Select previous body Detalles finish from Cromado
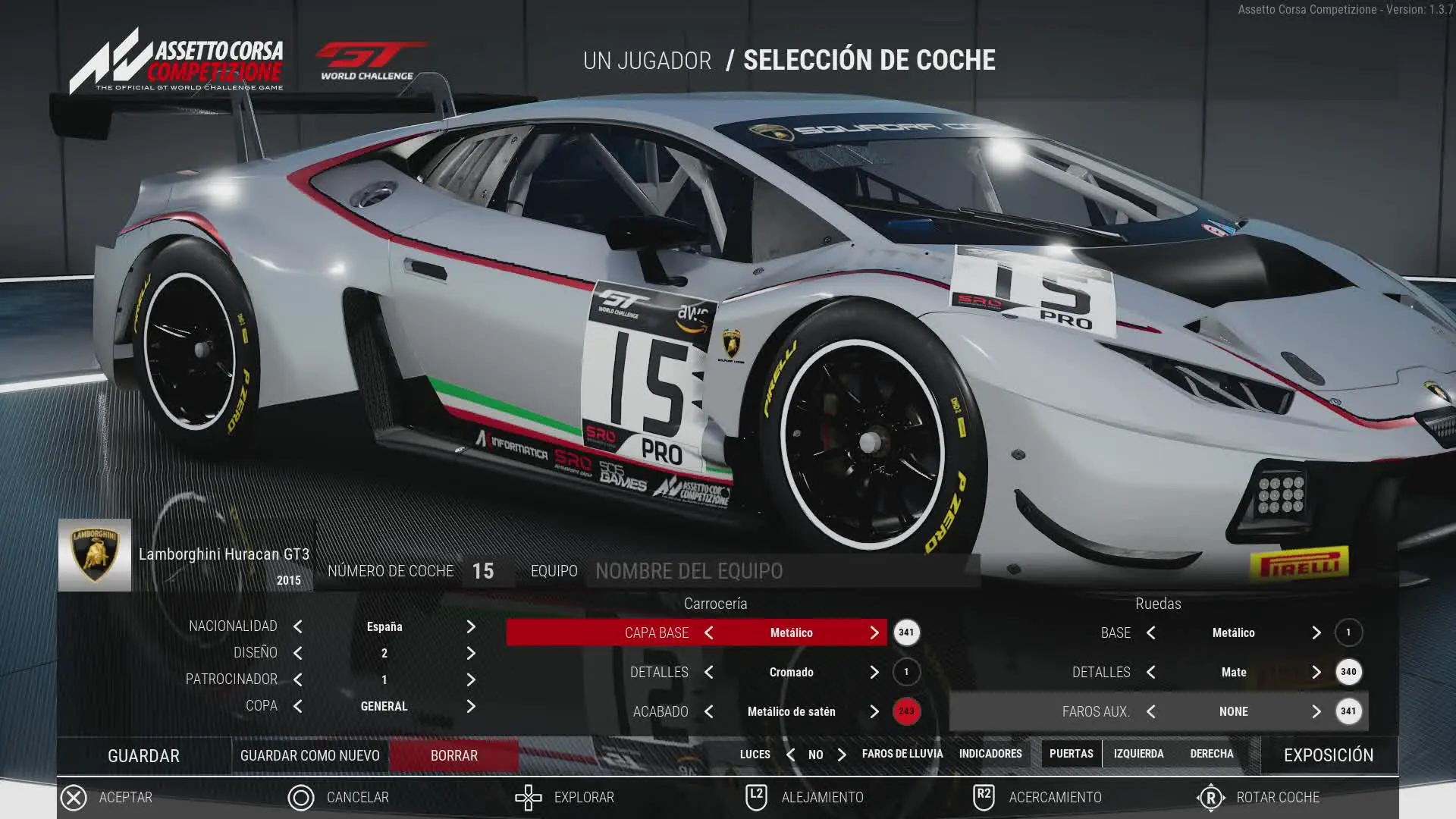The image size is (1456, 819). (709, 672)
